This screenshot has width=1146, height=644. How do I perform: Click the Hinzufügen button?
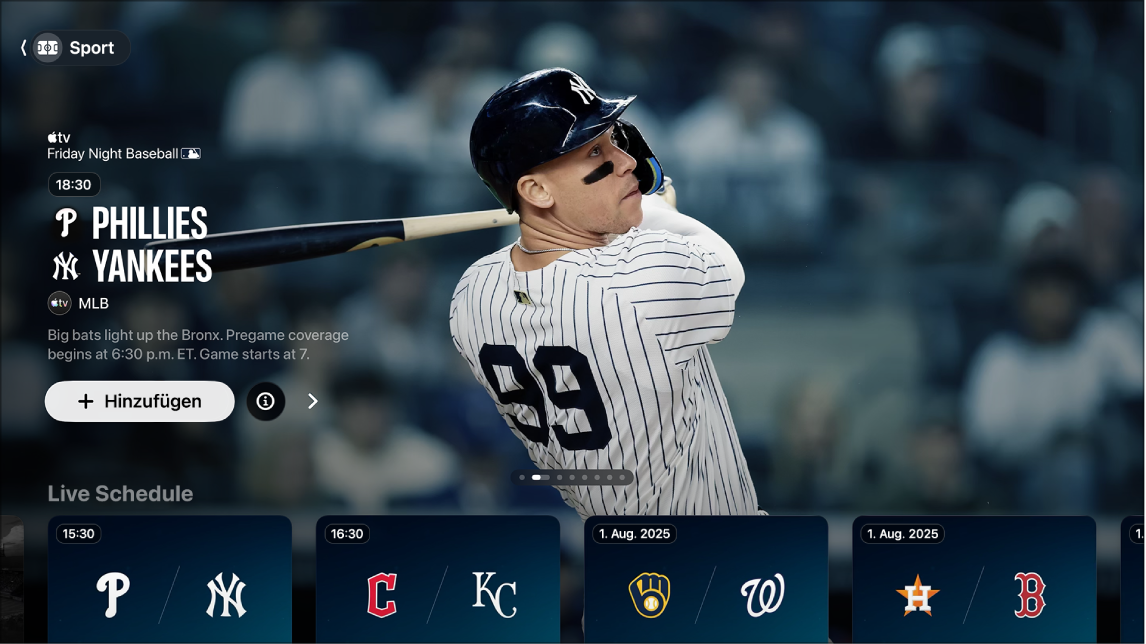[x=140, y=401]
